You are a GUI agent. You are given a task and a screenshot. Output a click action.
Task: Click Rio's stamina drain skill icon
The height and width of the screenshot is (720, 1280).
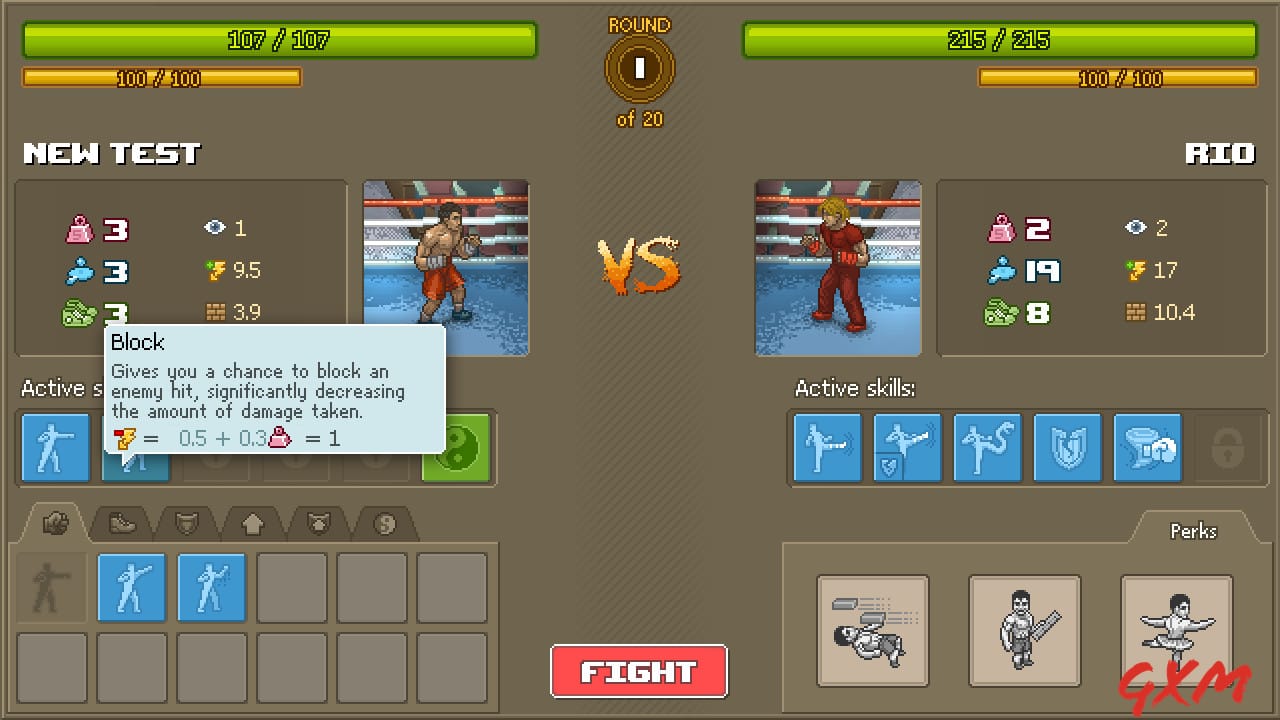1147,448
